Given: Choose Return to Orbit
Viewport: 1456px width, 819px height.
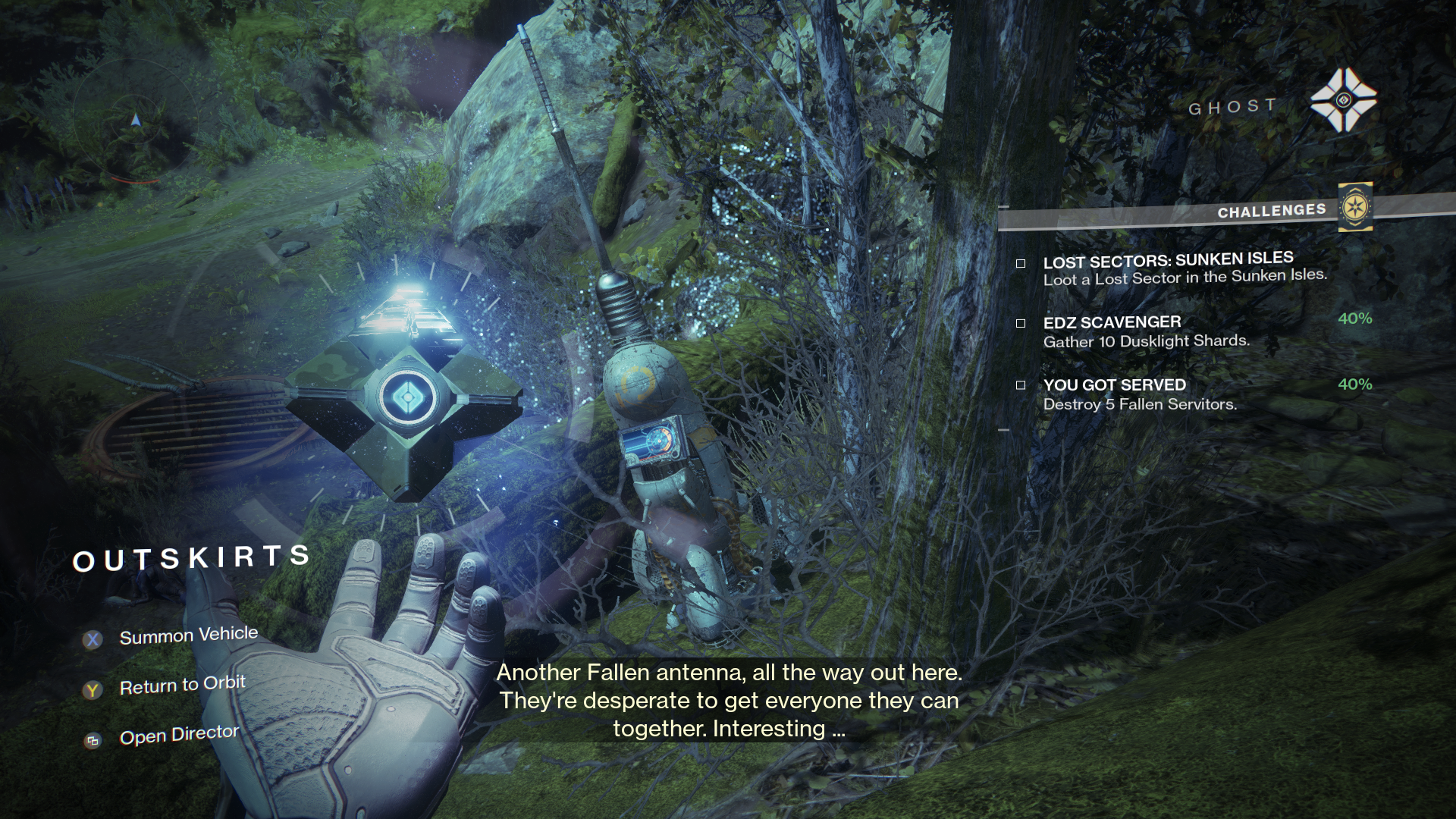Looking at the screenshot, I should (x=182, y=686).
